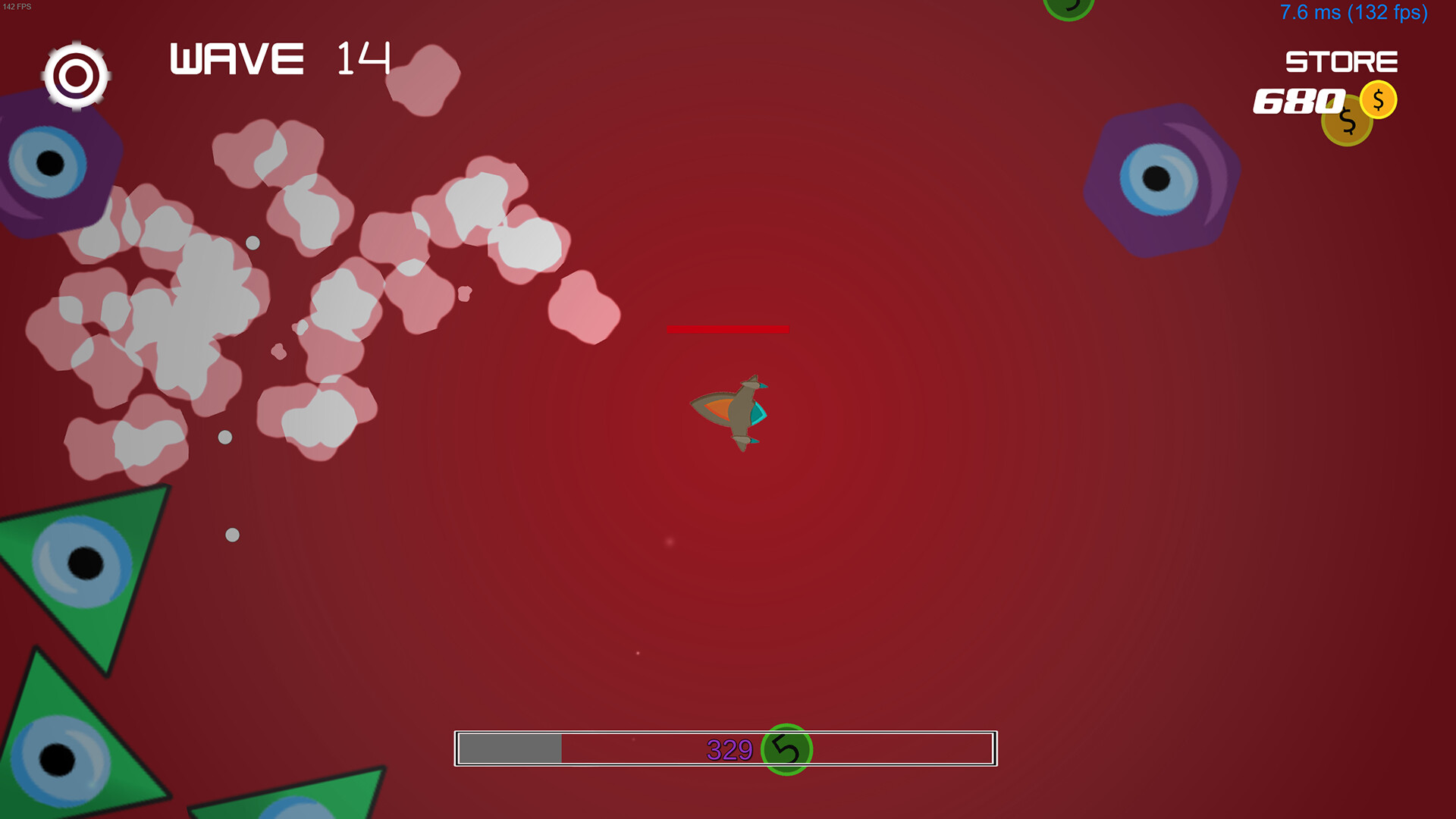
Task: Click the purple hexagon eye enemy top-left
Action: [x=53, y=161]
